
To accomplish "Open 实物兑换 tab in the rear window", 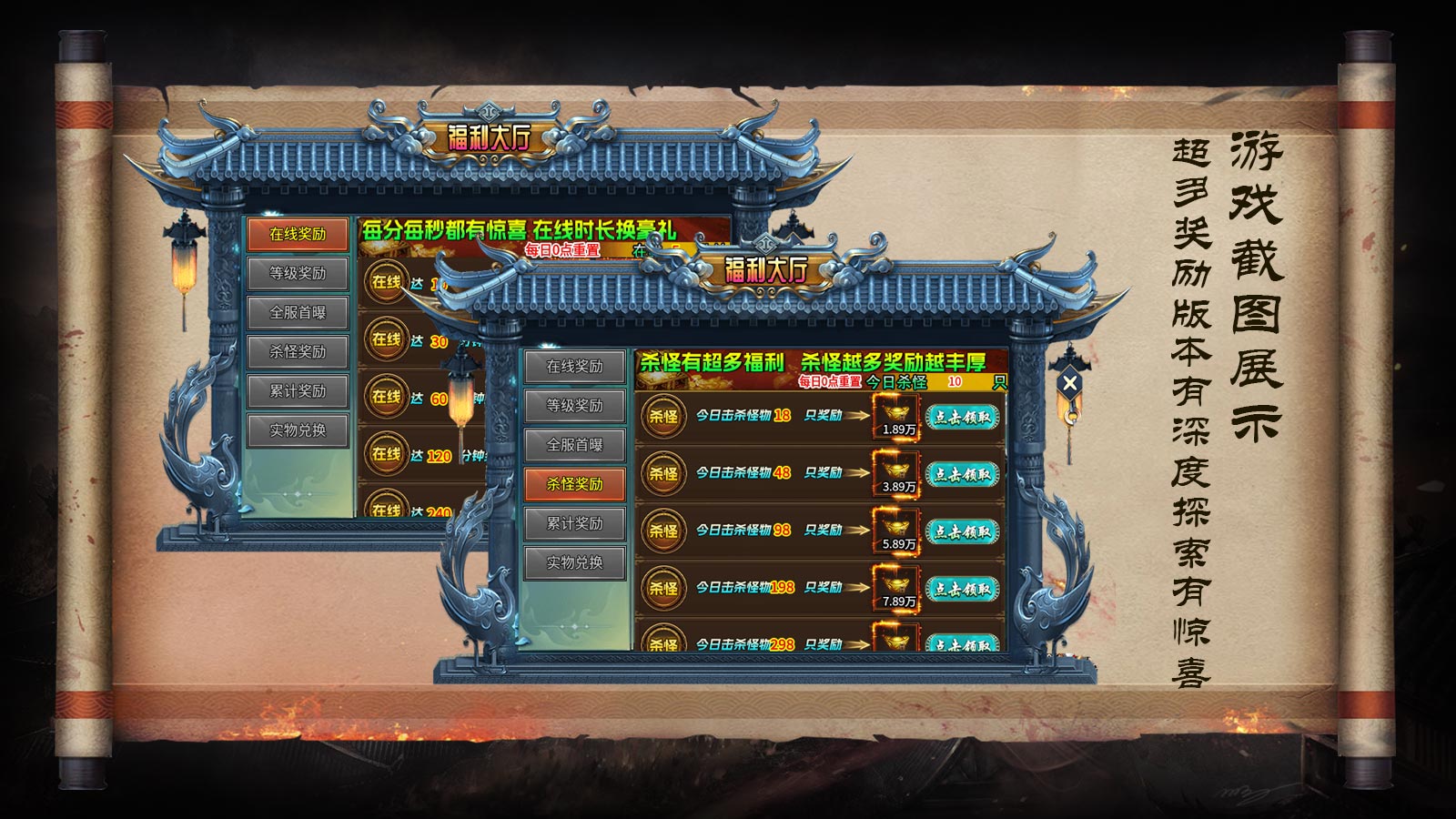I will [x=298, y=430].
